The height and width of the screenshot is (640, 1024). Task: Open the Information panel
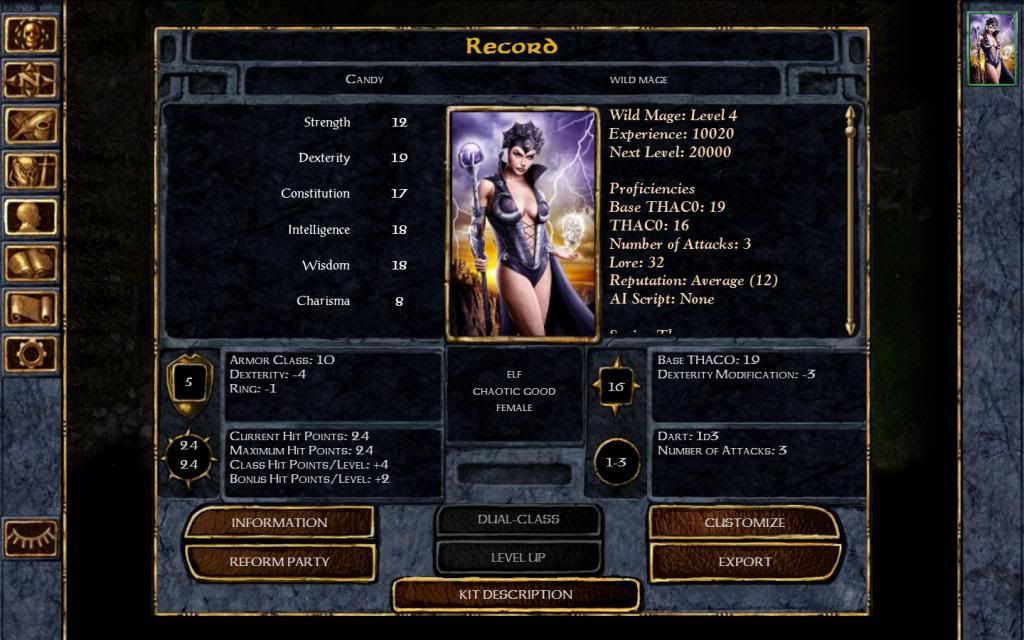279,522
